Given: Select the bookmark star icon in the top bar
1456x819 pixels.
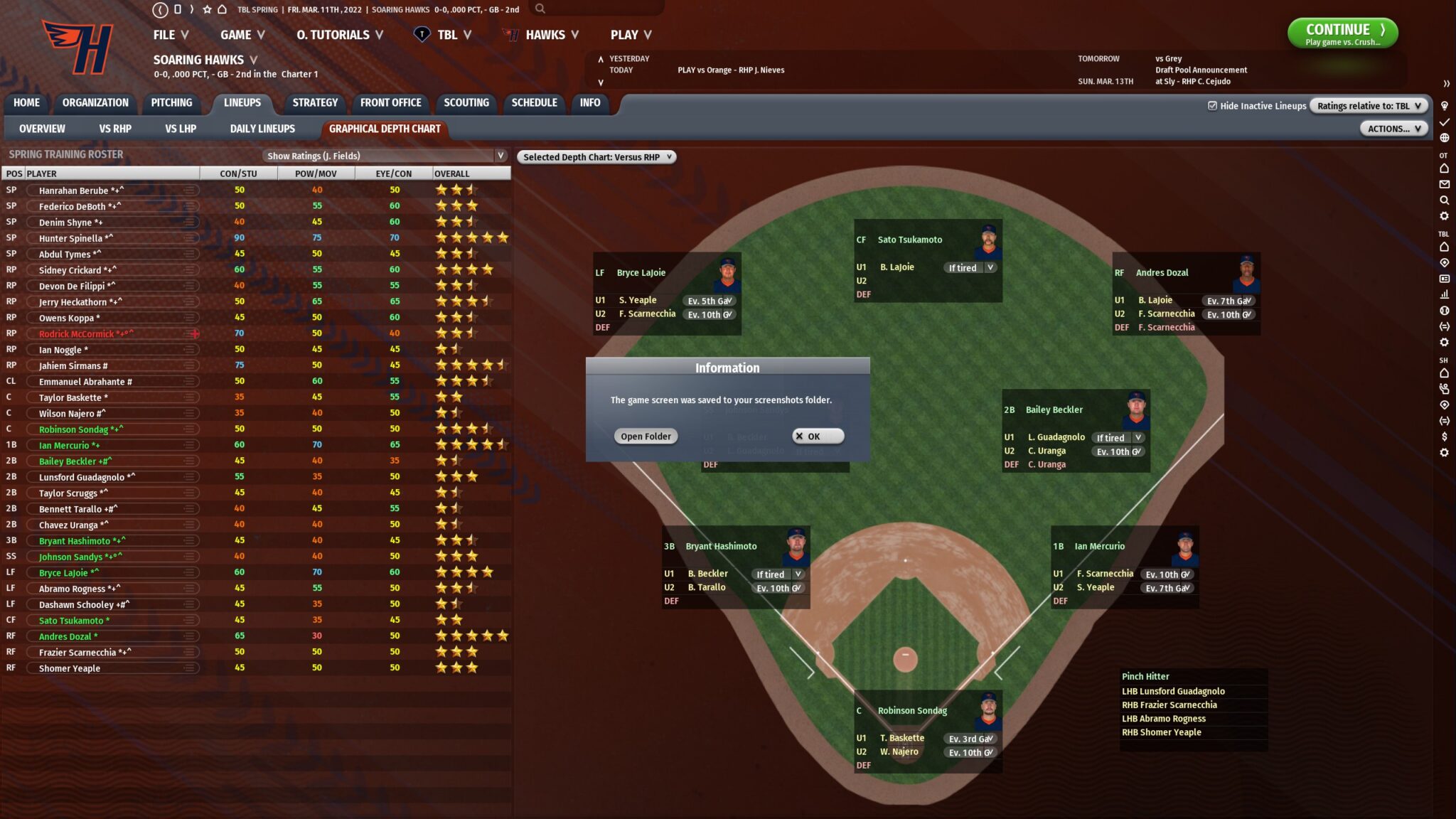Looking at the screenshot, I should pos(206,9).
